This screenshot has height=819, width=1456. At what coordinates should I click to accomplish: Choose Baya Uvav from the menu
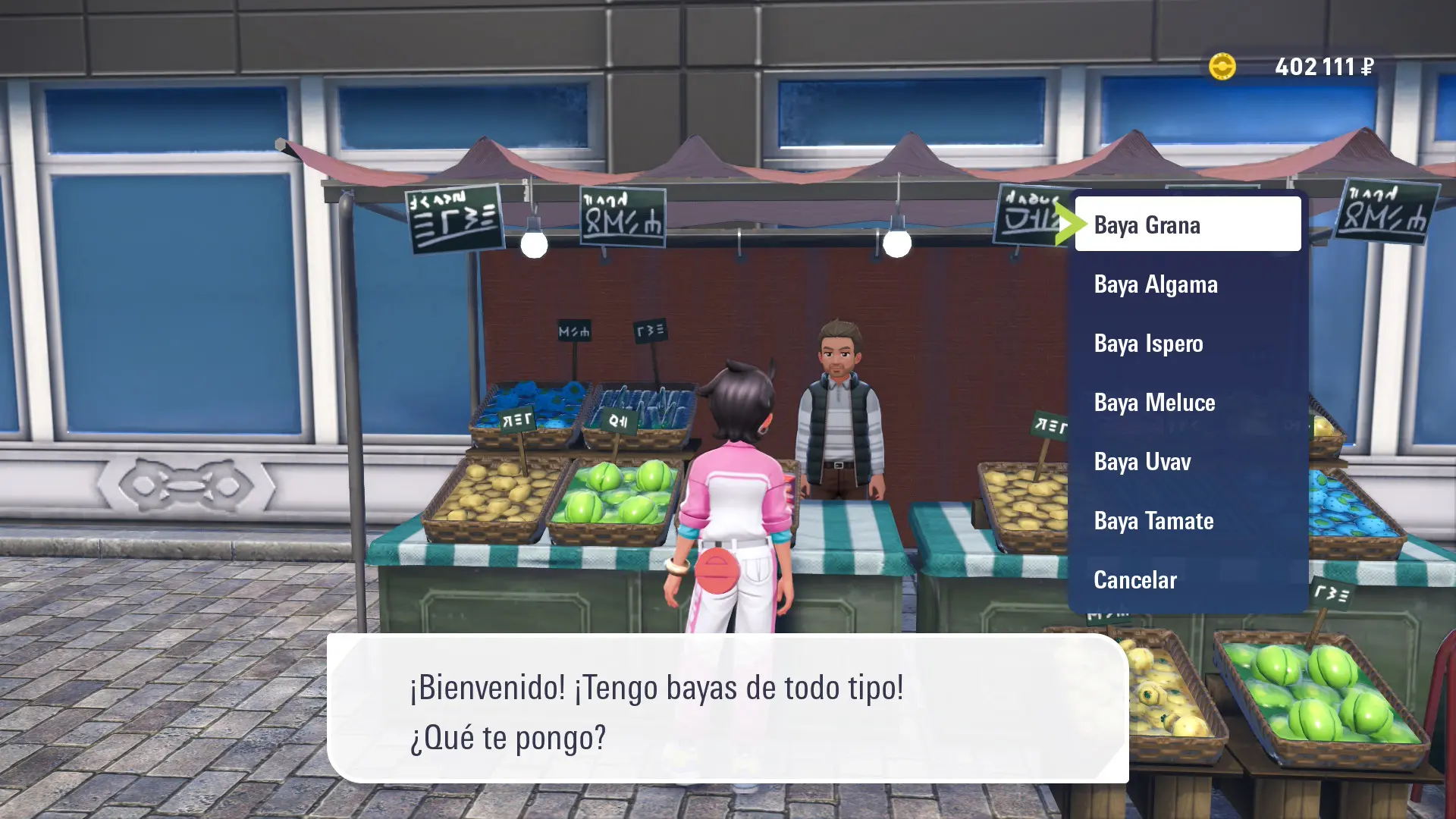[1187, 462]
